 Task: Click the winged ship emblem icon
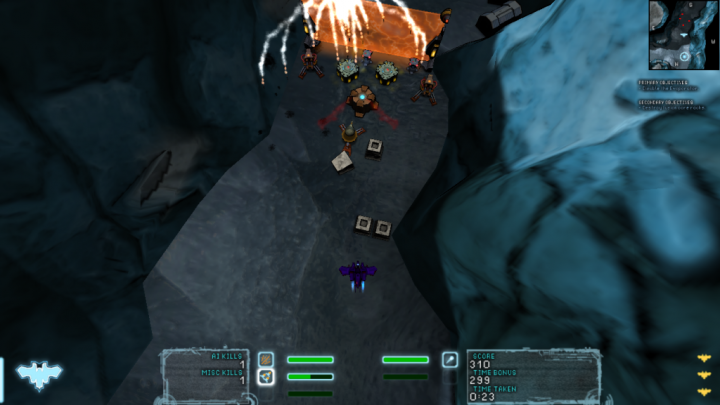coord(39,375)
